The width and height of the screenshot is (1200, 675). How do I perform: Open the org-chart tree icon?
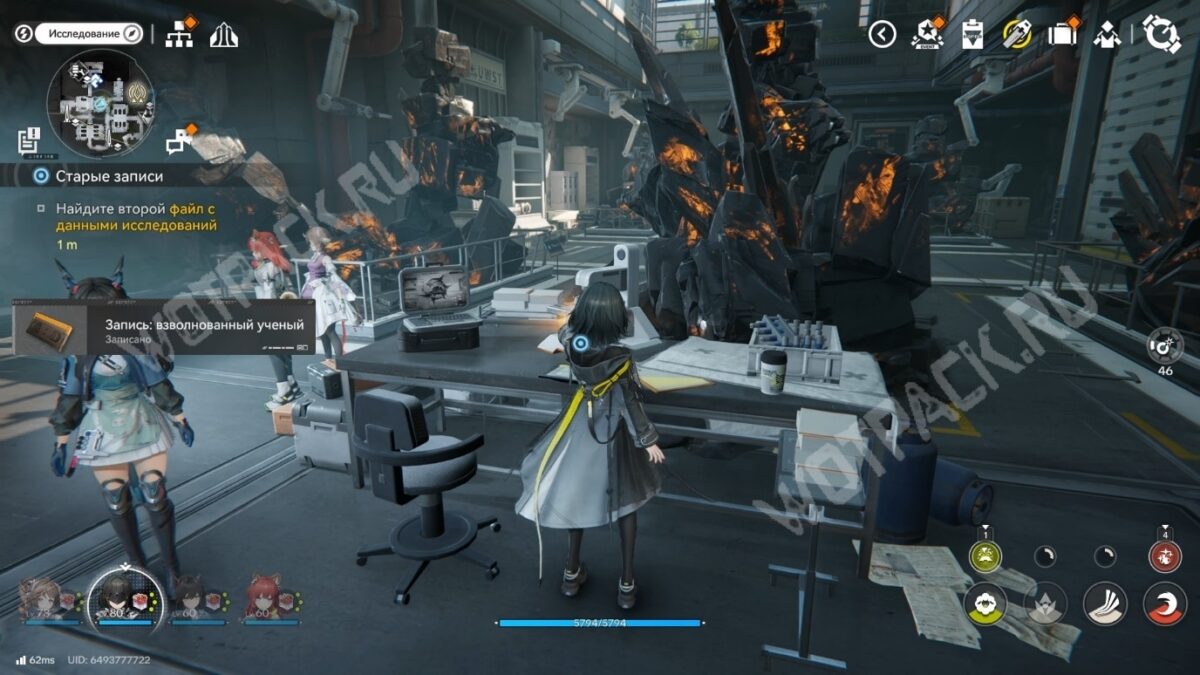point(180,34)
